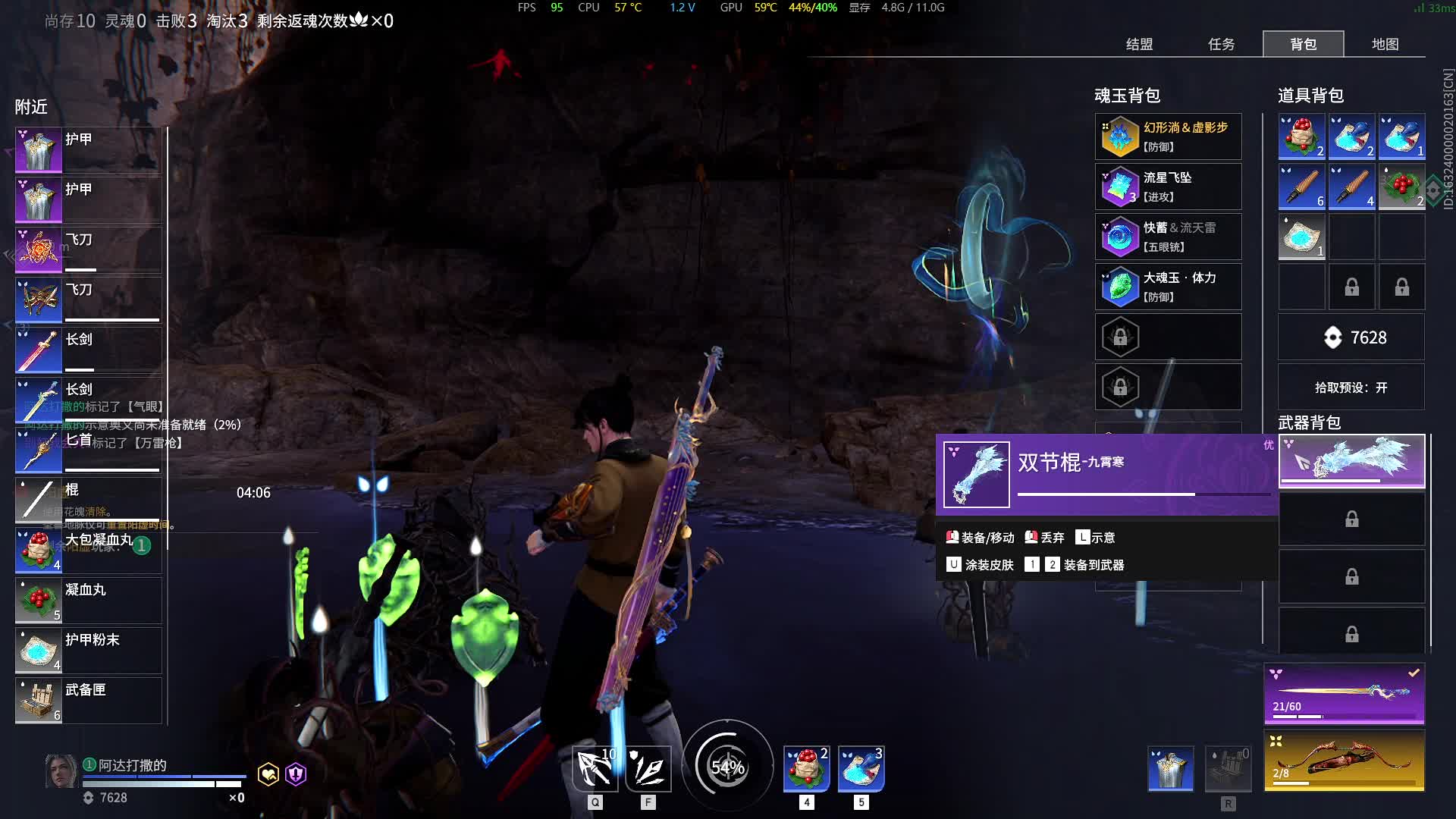Screen dimensions: 1456x819
Task: Open the 任务 tab
Action: (1221, 44)
